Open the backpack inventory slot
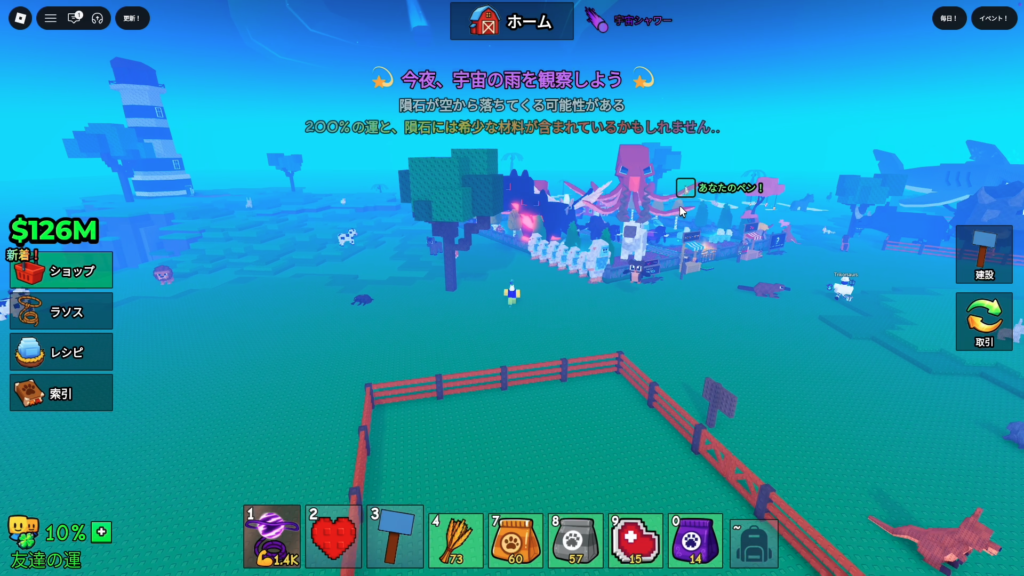Screen dimensions: 1024x576 (754, 543)
